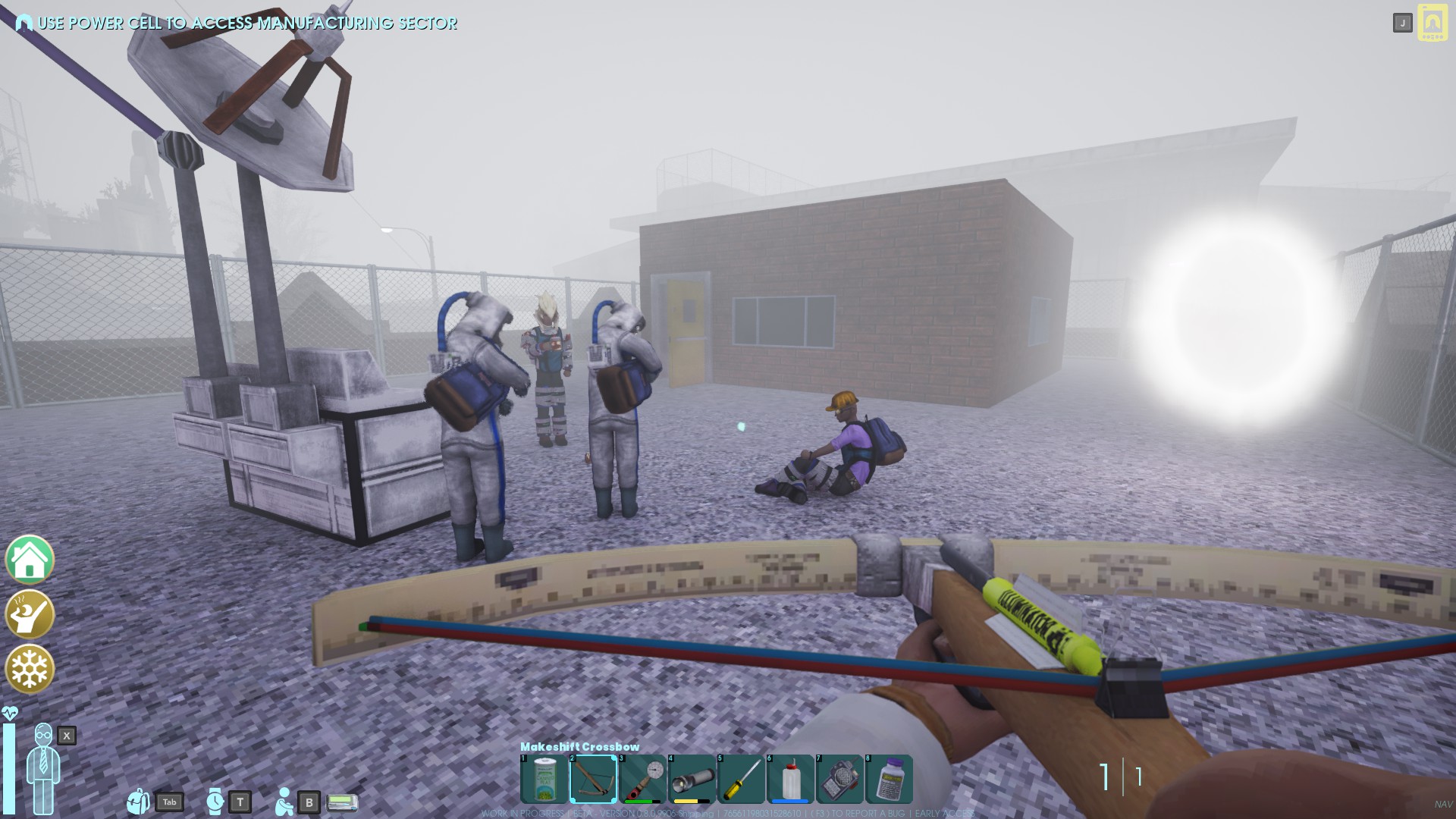Open the wristwatch icon
The width and height of the screenshot is (1456, 819).
point(215,801)
